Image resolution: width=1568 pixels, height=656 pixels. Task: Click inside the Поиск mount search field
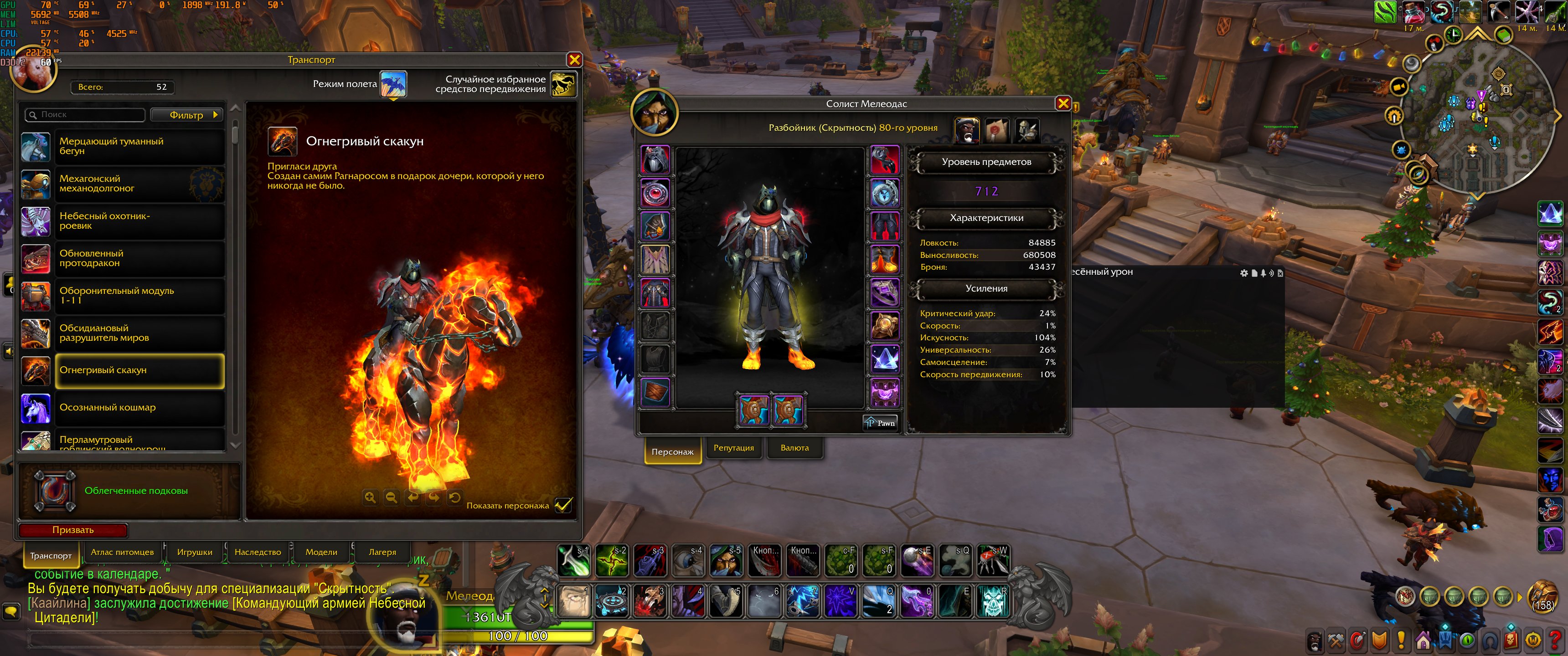click(x=85, y=114)
